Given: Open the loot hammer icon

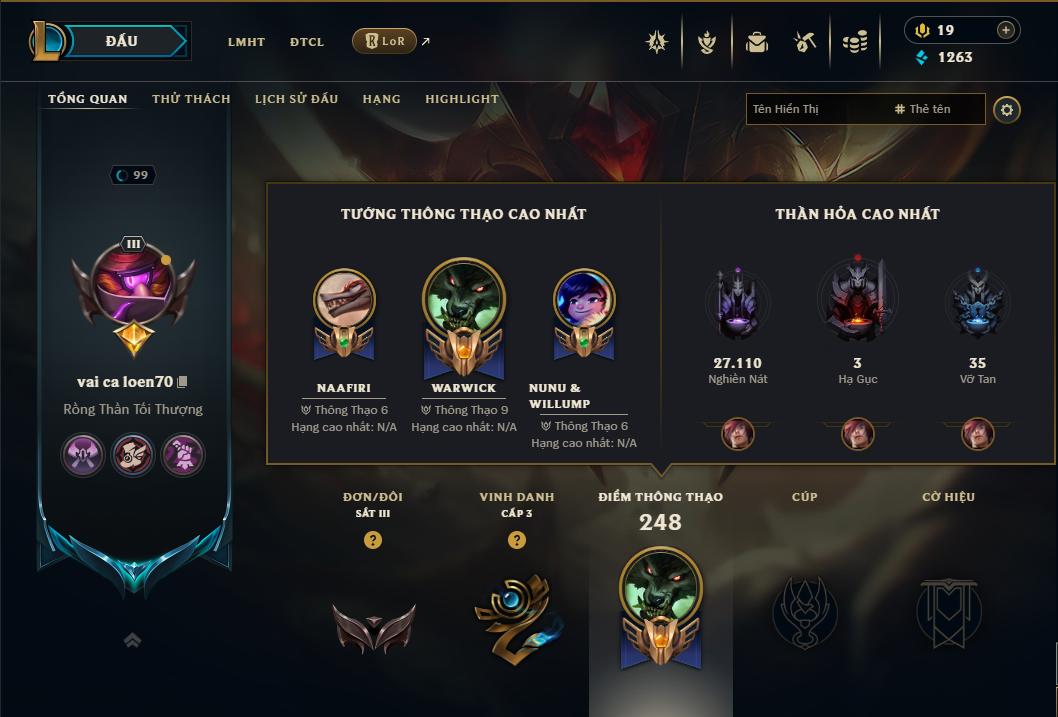Looking at the screenshot, I should point(805,42).
